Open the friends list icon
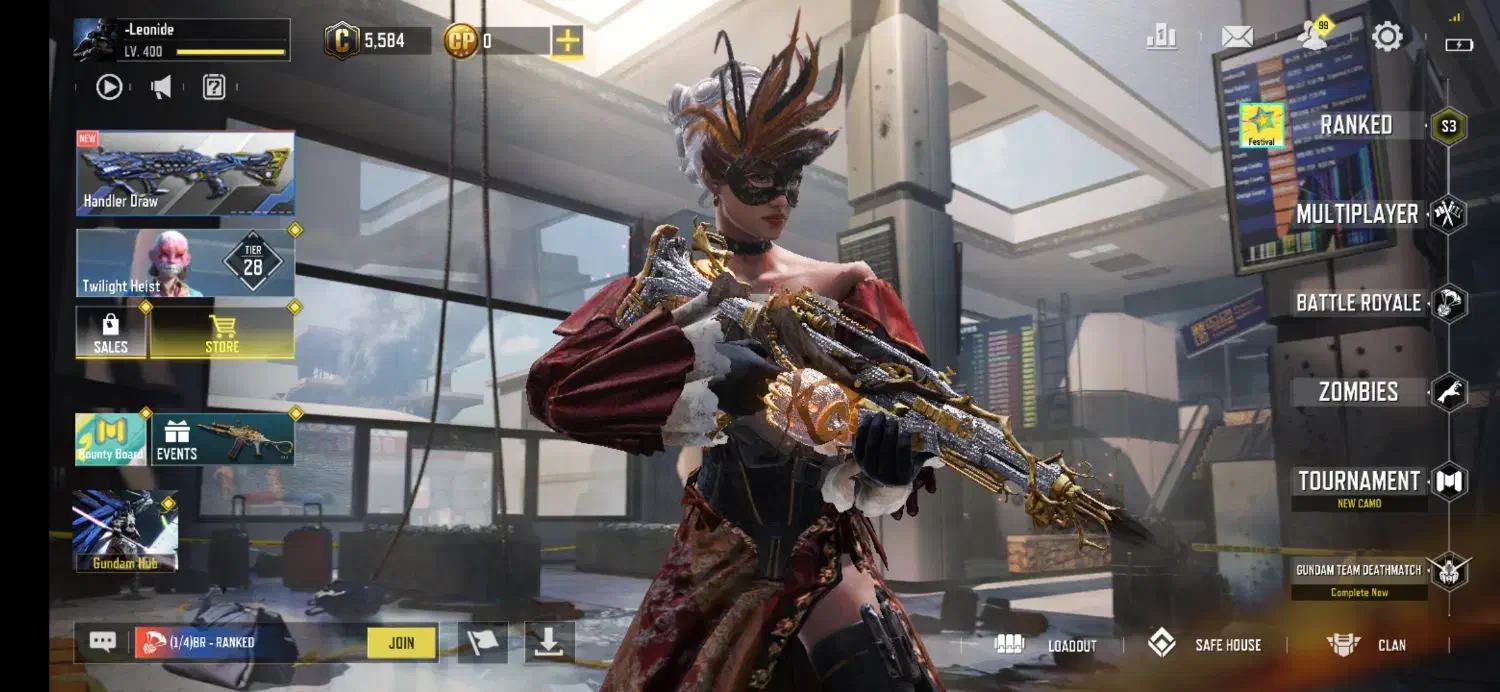Screen dimensions: 1500x692 tap(1312, 38)
